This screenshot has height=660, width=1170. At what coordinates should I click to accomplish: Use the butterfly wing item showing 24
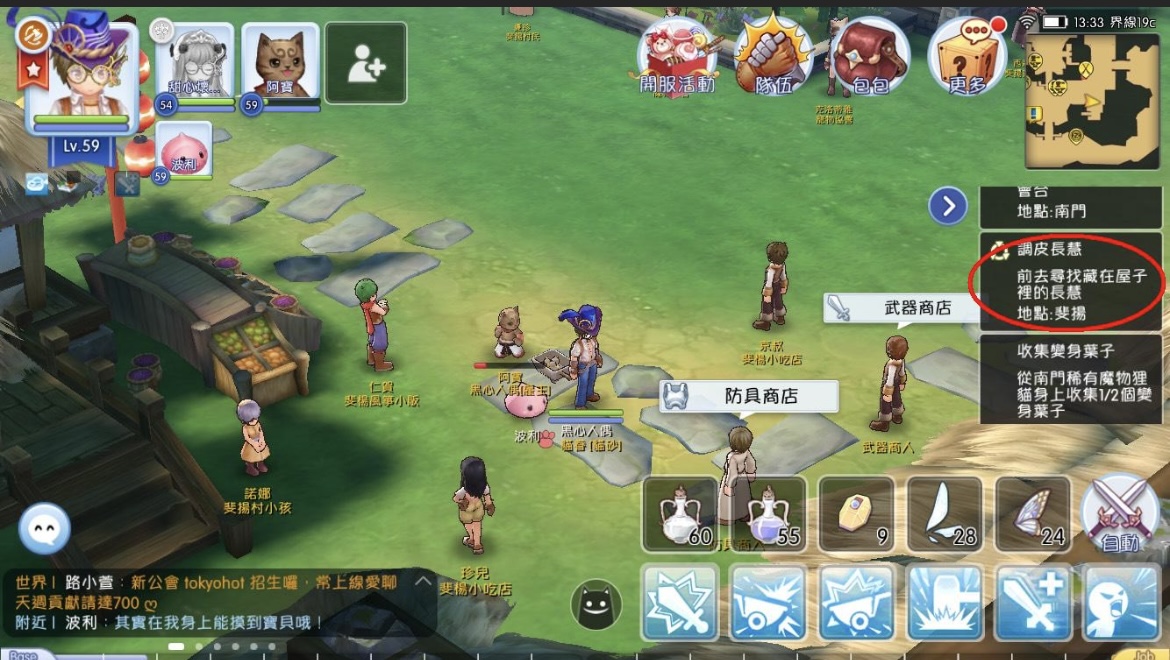pos(1032,514)
